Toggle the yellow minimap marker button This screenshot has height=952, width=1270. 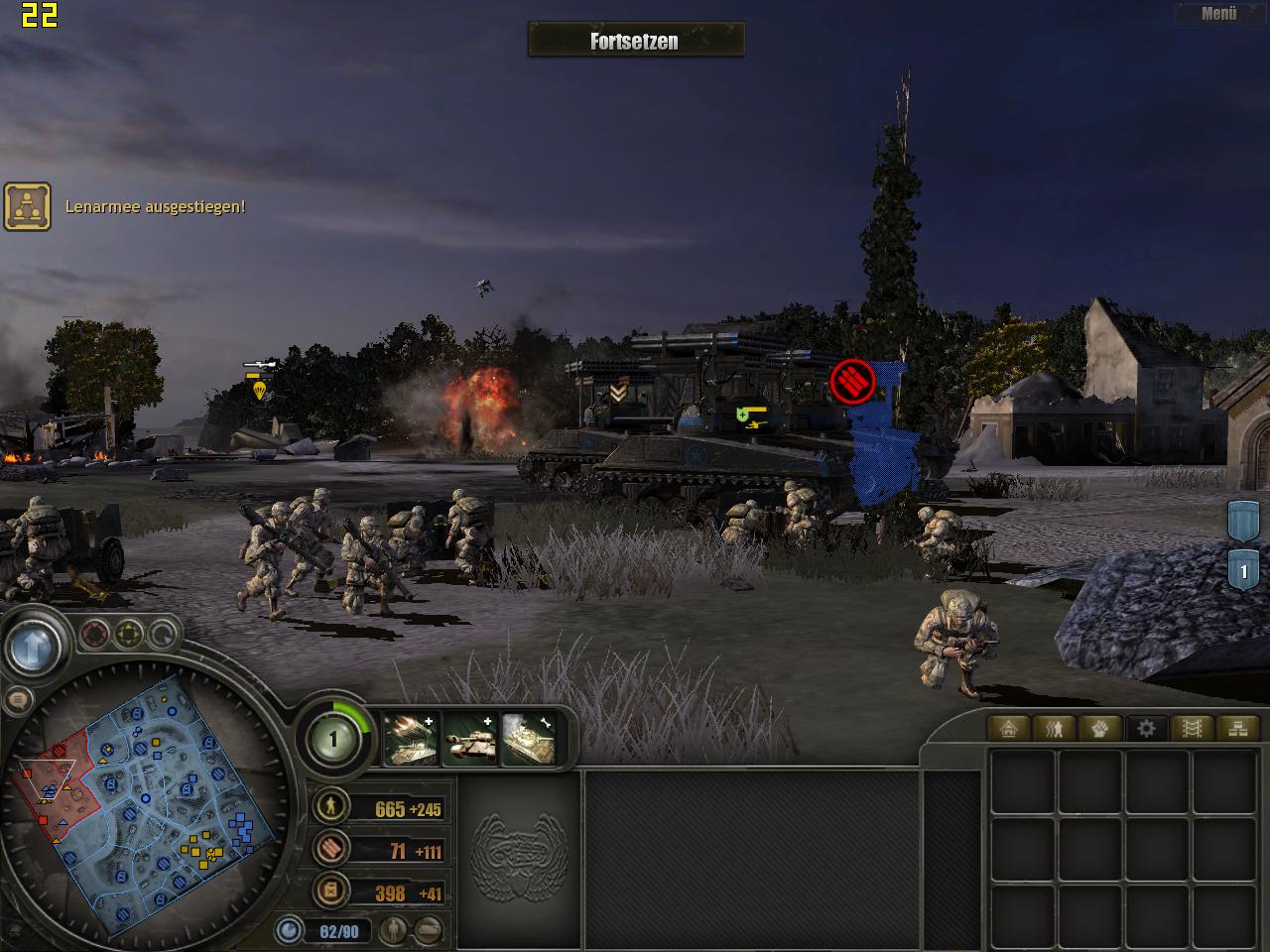pyautogui.click(x=129, y=634)
